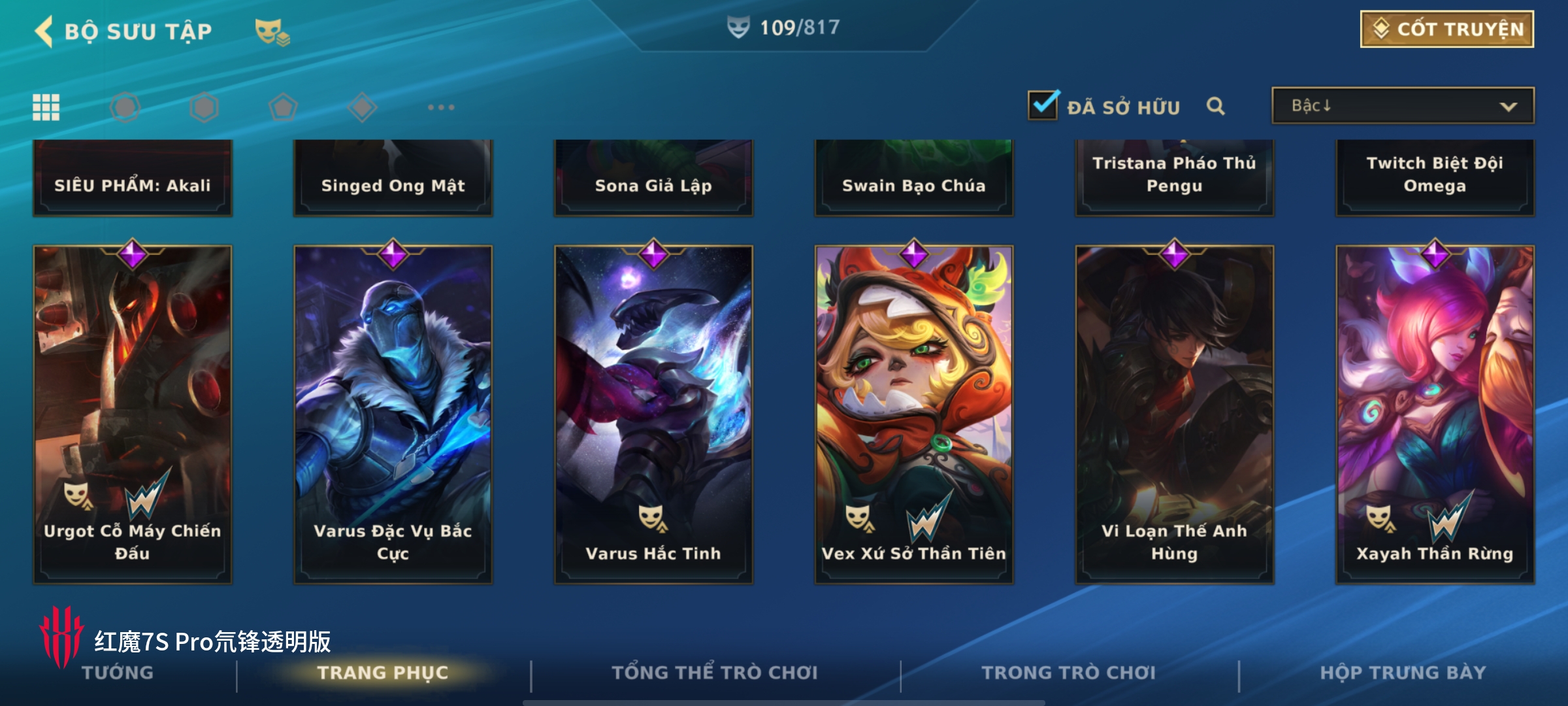Go back from Bộ Sưu Tập
The image size is (1568, 706).
[44, 31]
